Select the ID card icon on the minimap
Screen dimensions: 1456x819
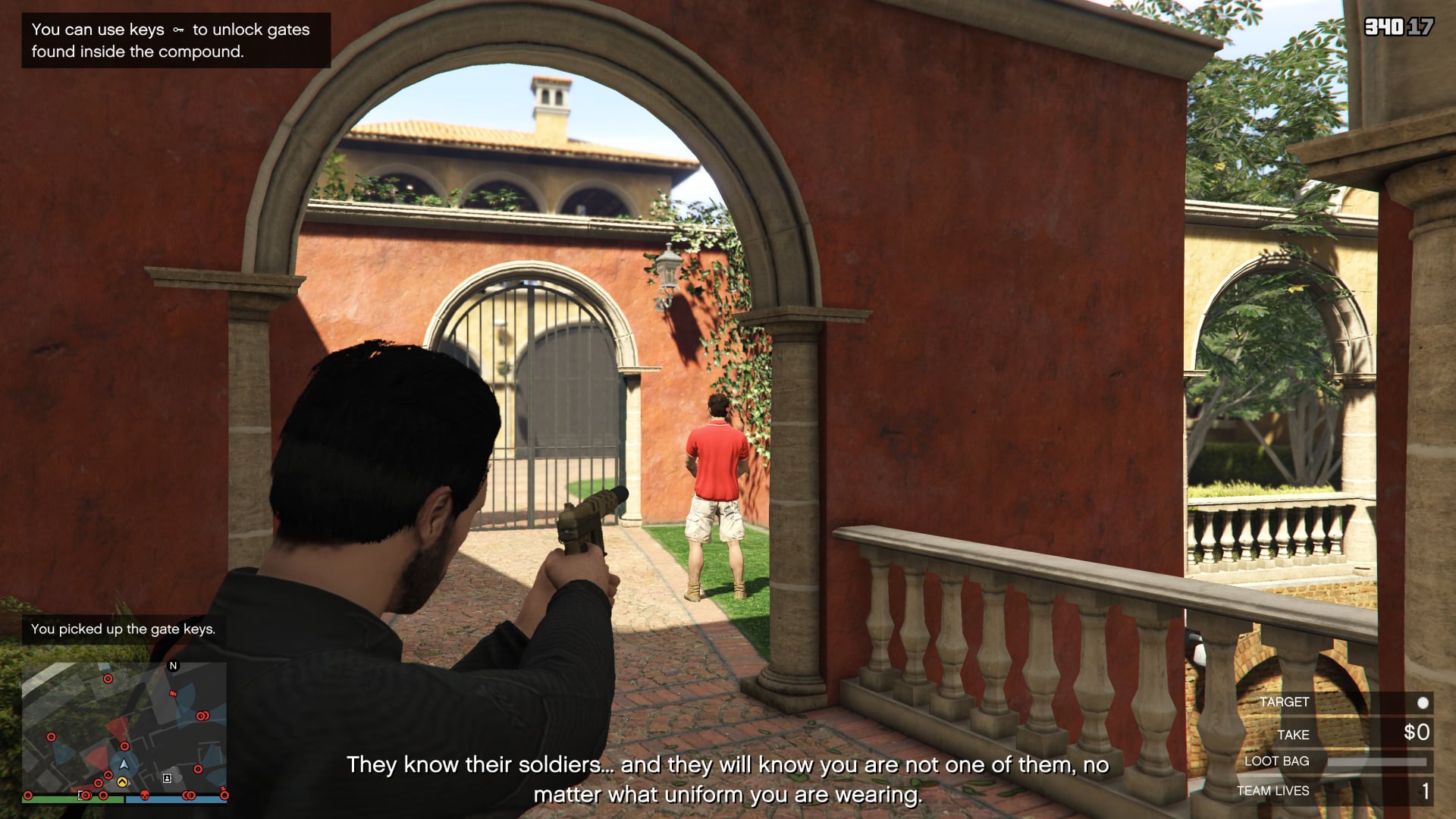167,778
